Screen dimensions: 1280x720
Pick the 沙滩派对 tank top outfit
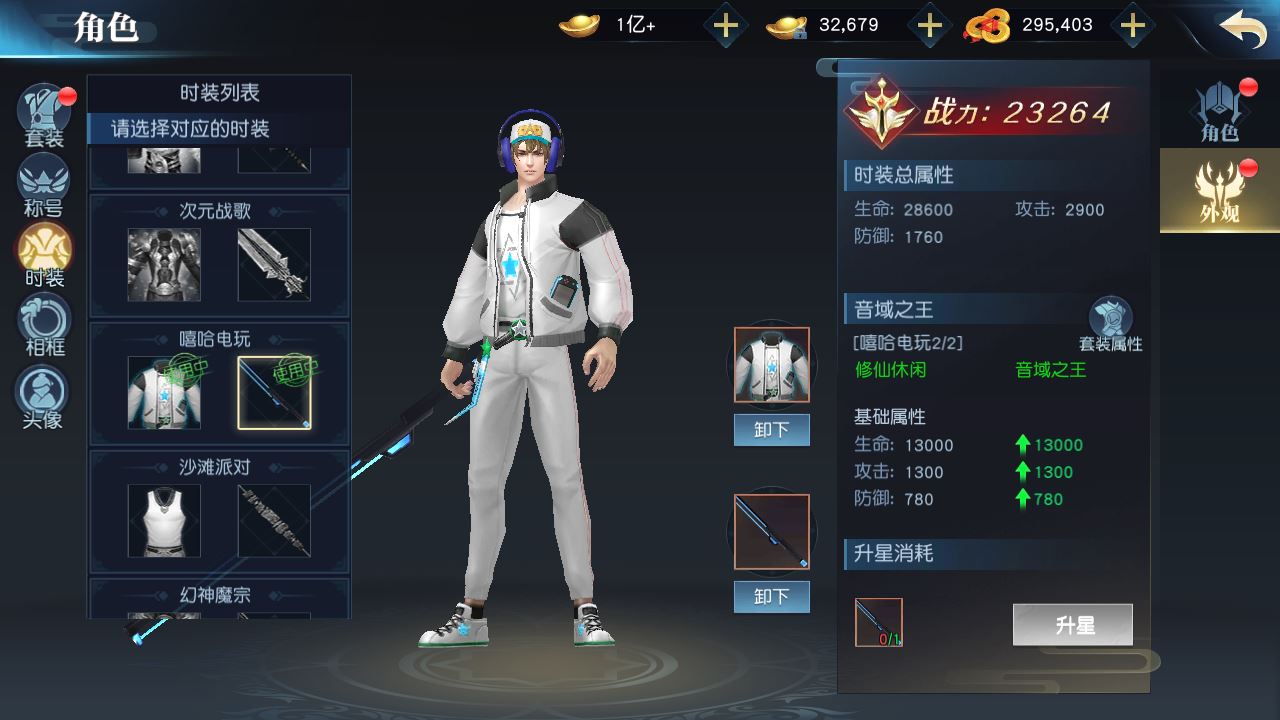pos(164,521)
